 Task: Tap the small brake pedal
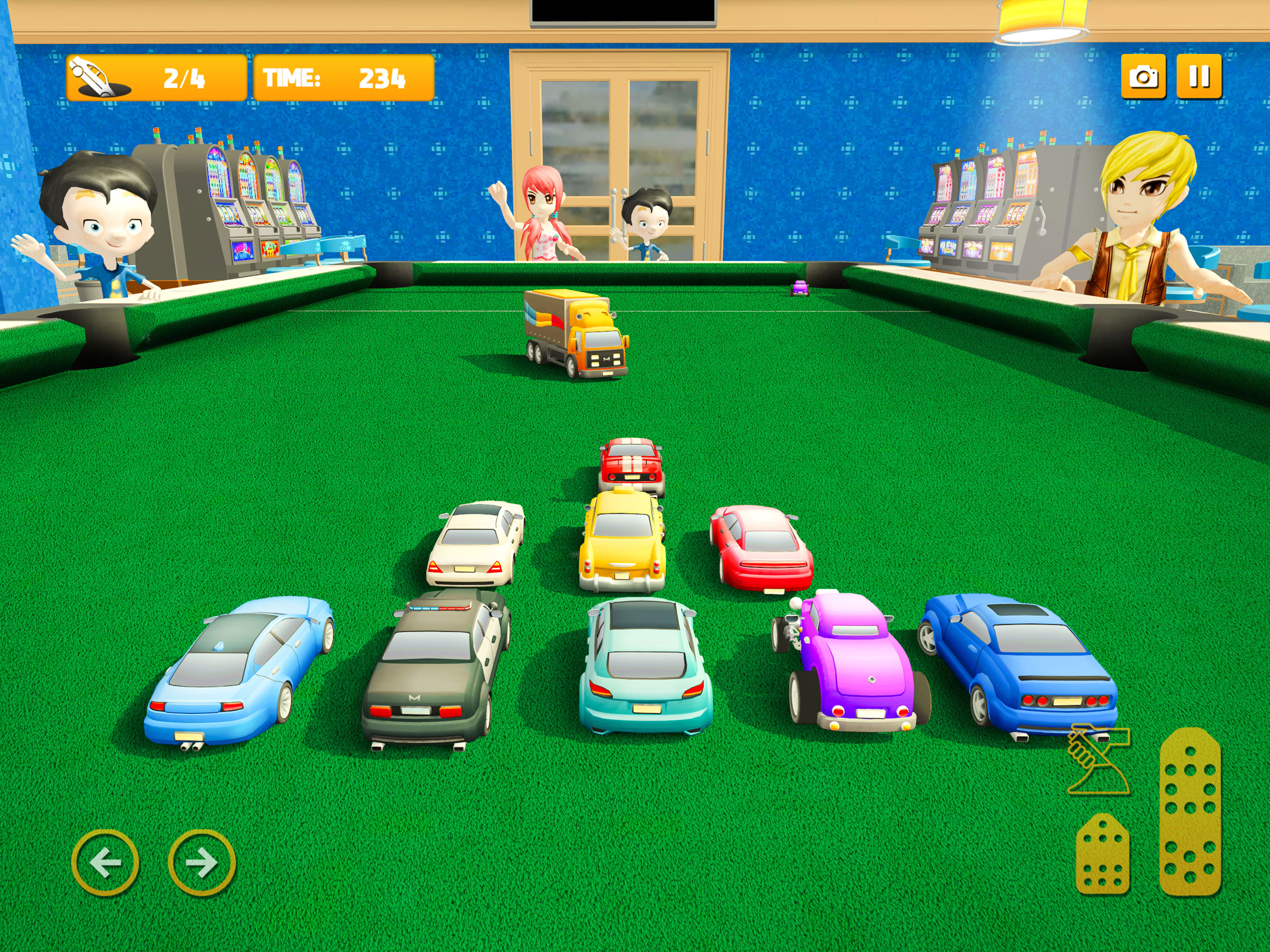click(1102, 854)
